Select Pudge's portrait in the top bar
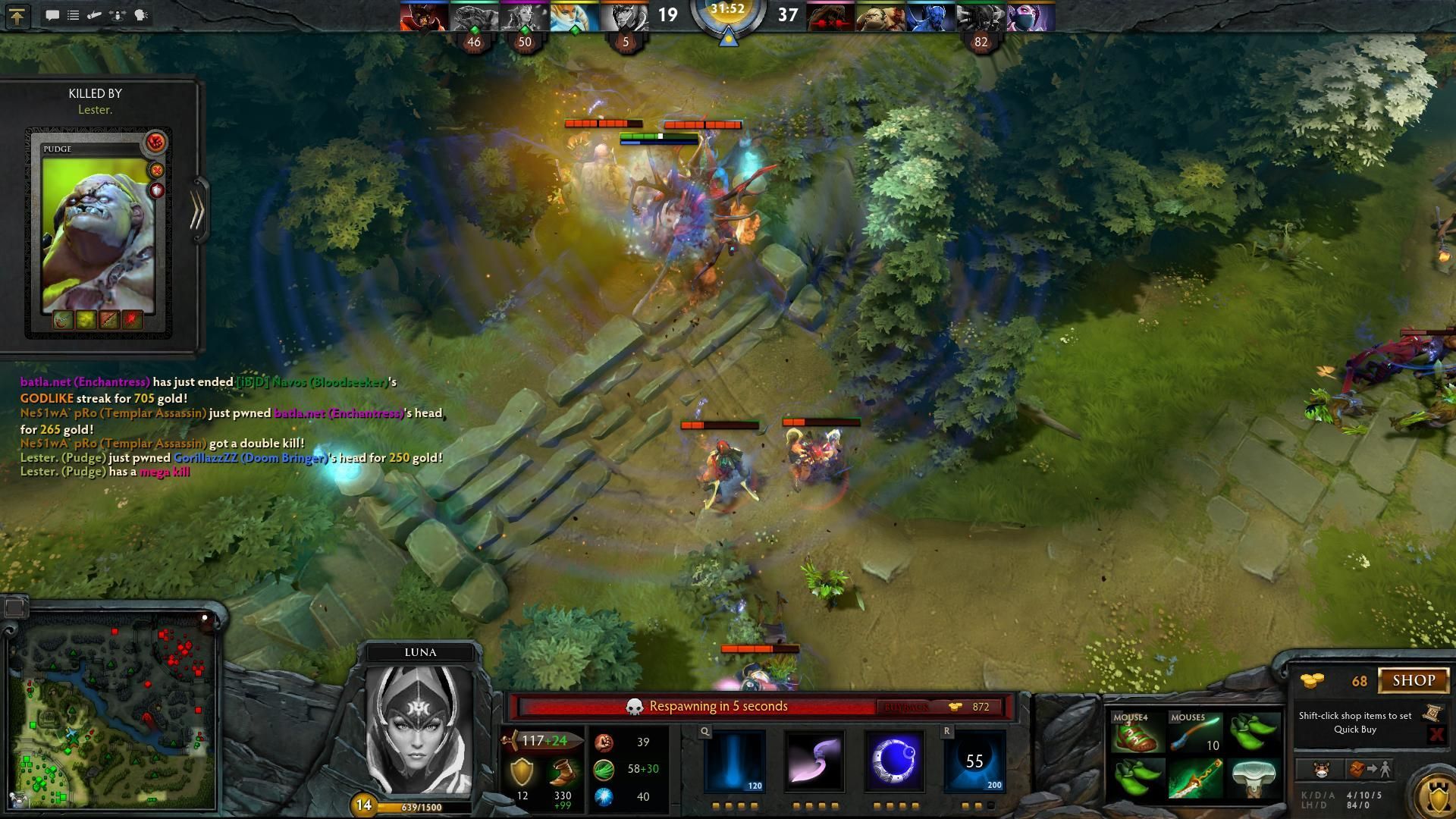This screenshot has height=819, width=1456. [880, 17]
